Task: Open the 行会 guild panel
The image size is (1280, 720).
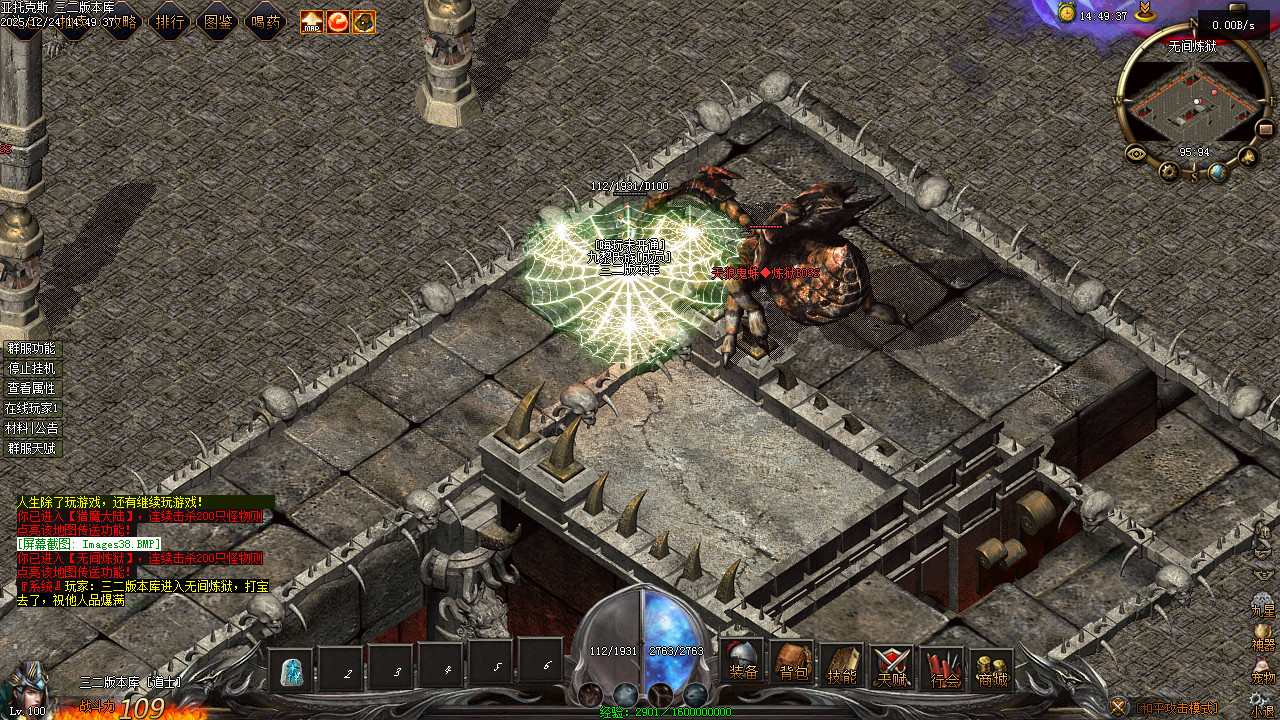Action: (x=943, y=666)
